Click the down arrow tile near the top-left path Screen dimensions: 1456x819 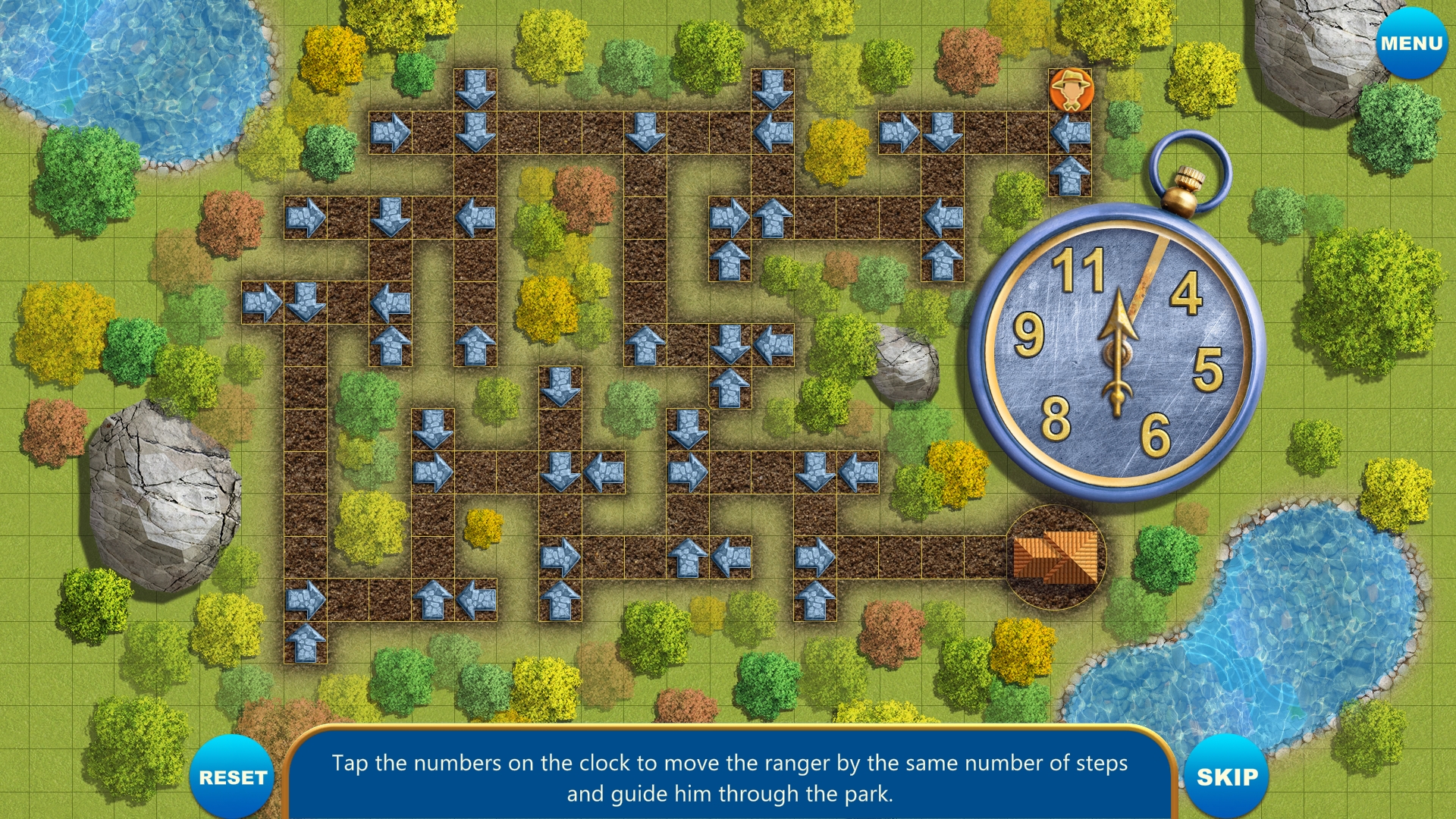[474, 89]
